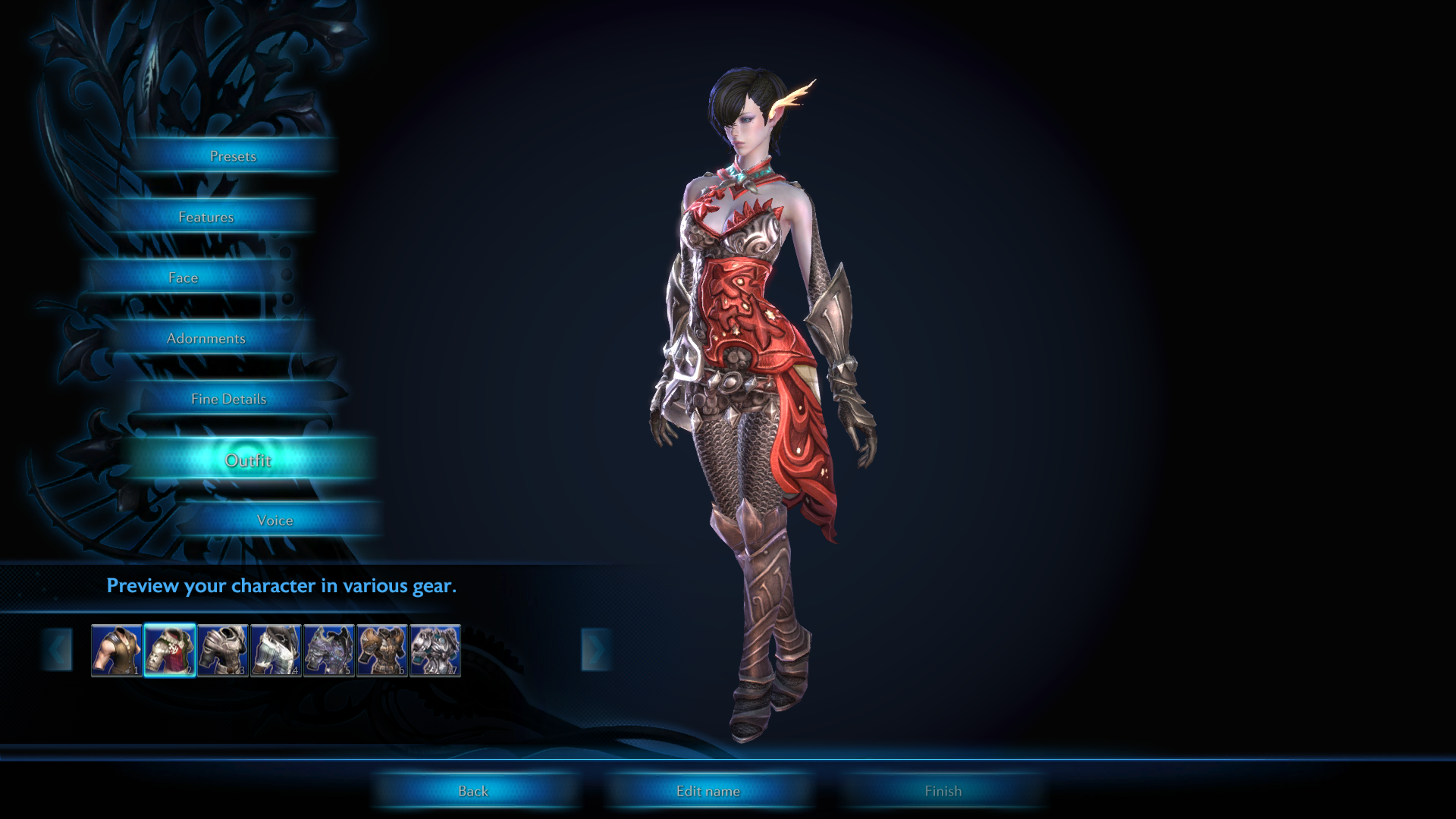
Task: Choose outfit 4 white robe armor
Action: click(x=276, y=650)
